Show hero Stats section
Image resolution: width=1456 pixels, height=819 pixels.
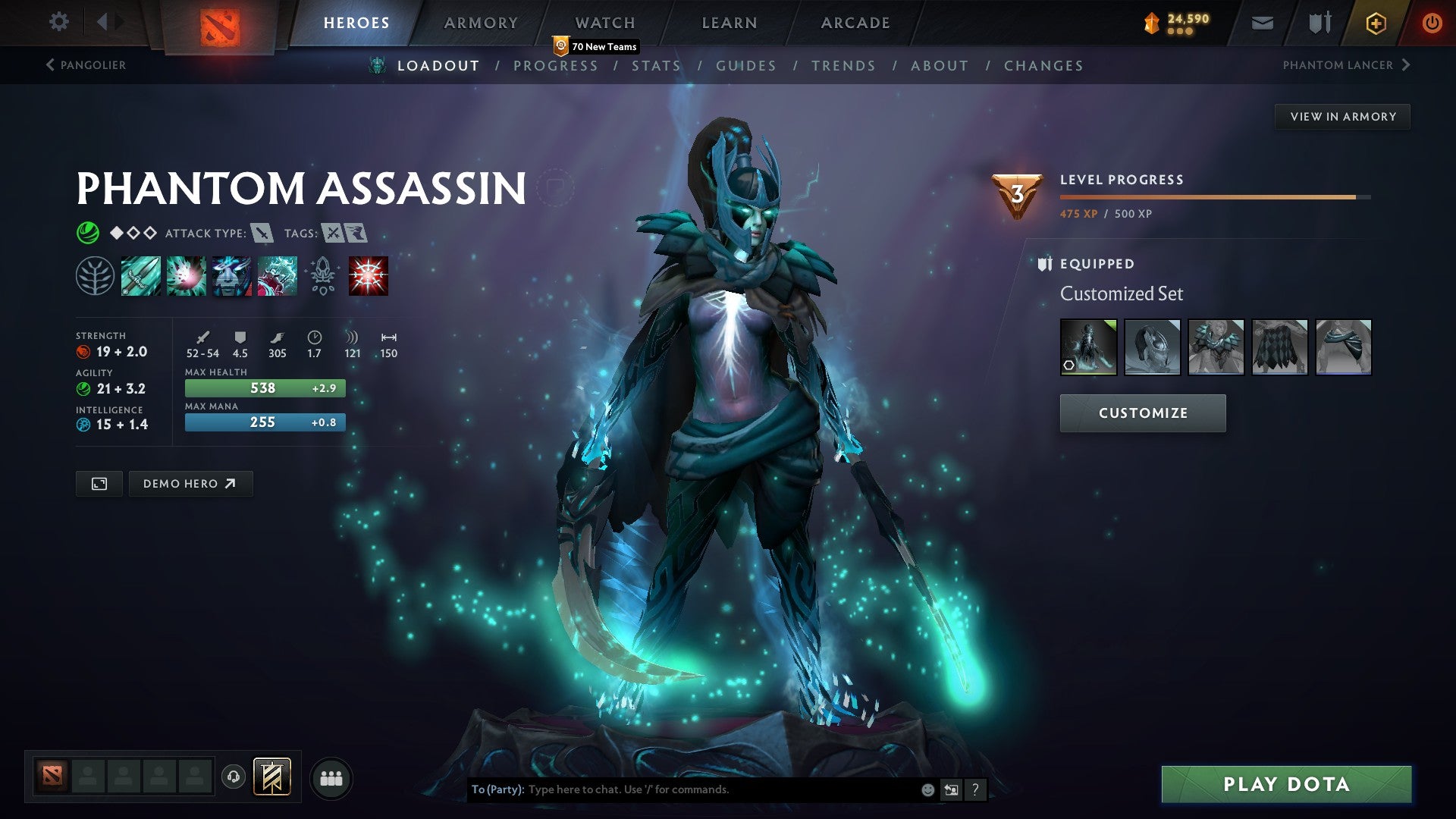click(x=656, y=66)
